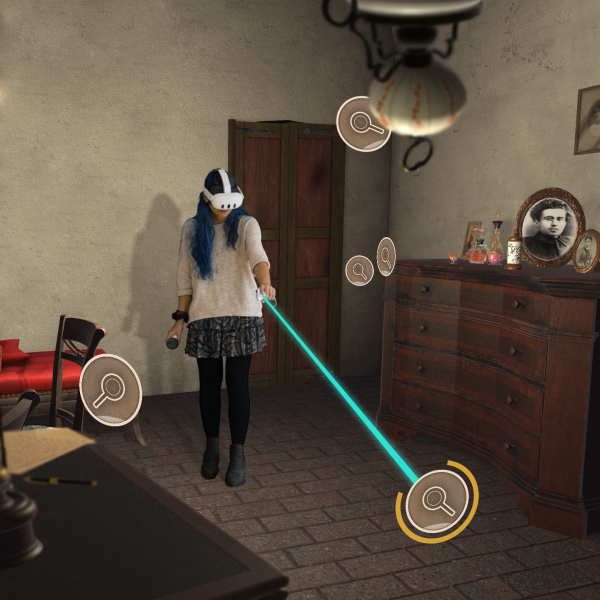This screenshot has width=600, height=600.
Task: Activate the large magnifier hotspot by the wooden chair
Action: click(110, 389)
